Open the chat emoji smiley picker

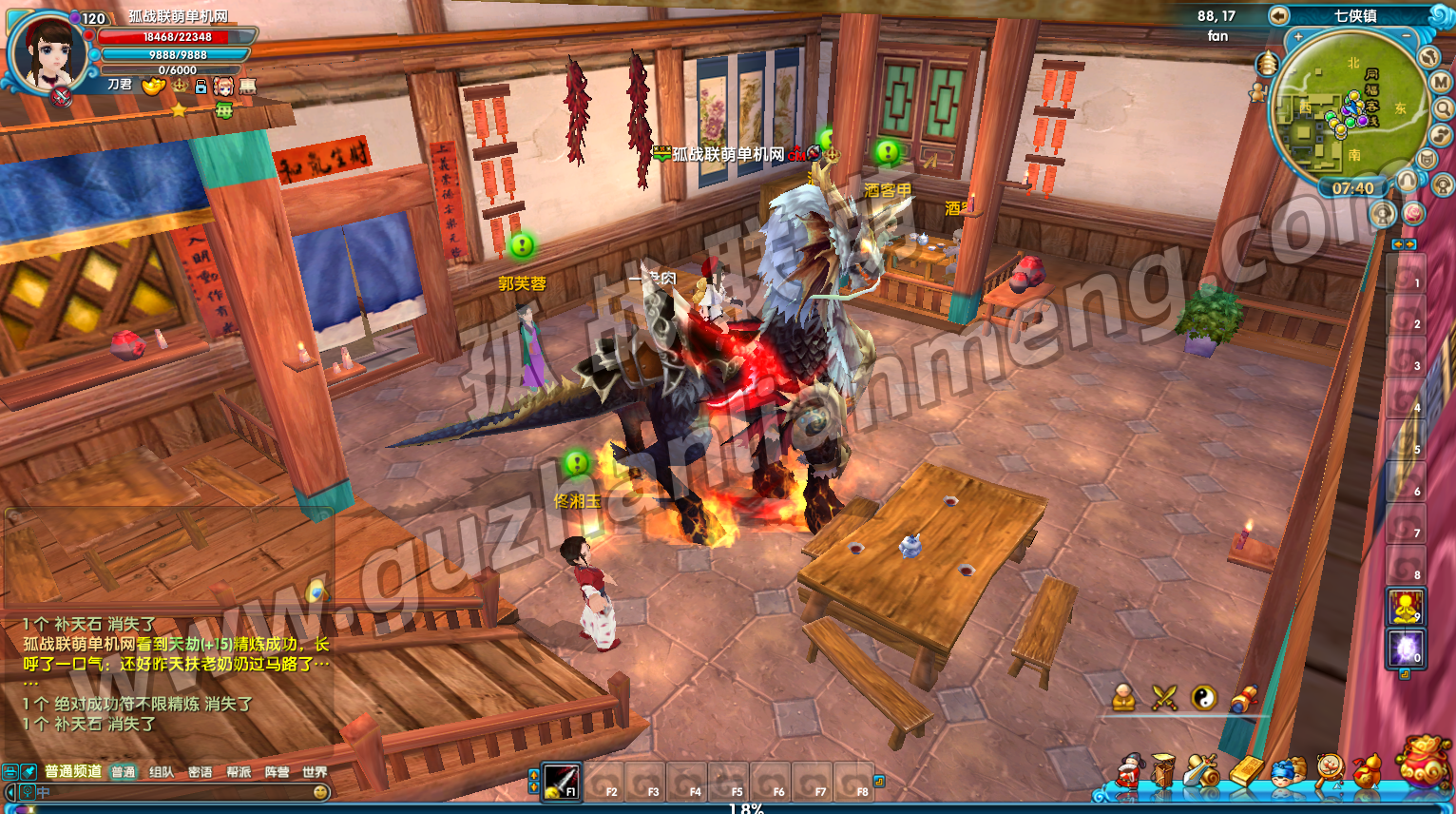(320, 792)
